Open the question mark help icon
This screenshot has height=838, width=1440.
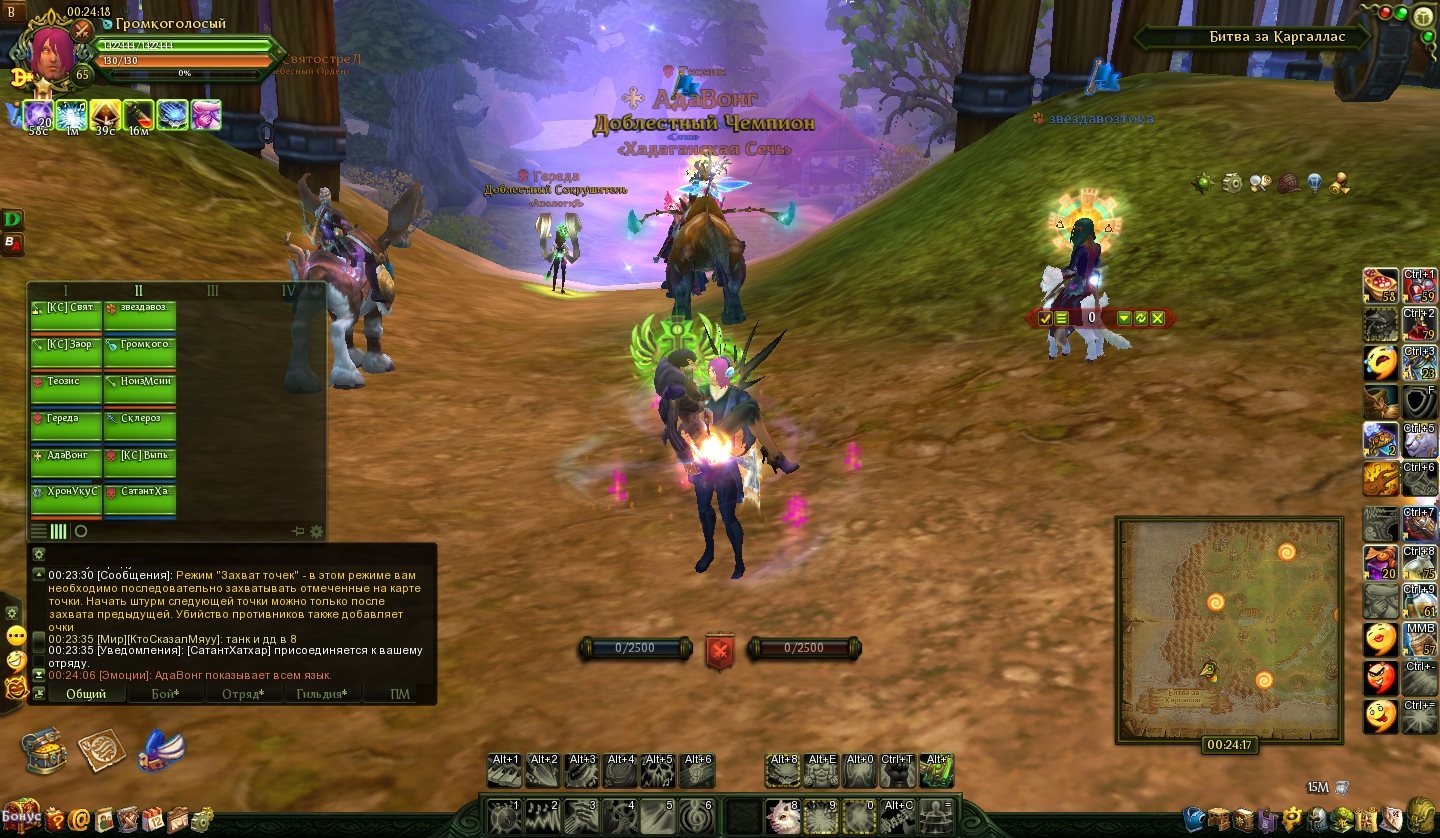click(54, 820)
